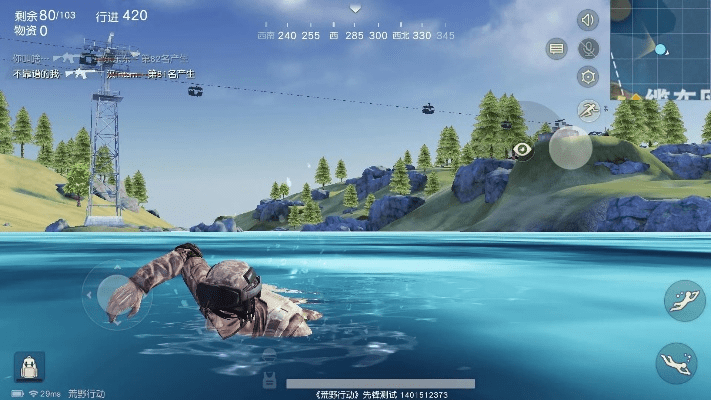Tap the dive underwater button
This screenshot has width=711, height=400.
(676, 363)
